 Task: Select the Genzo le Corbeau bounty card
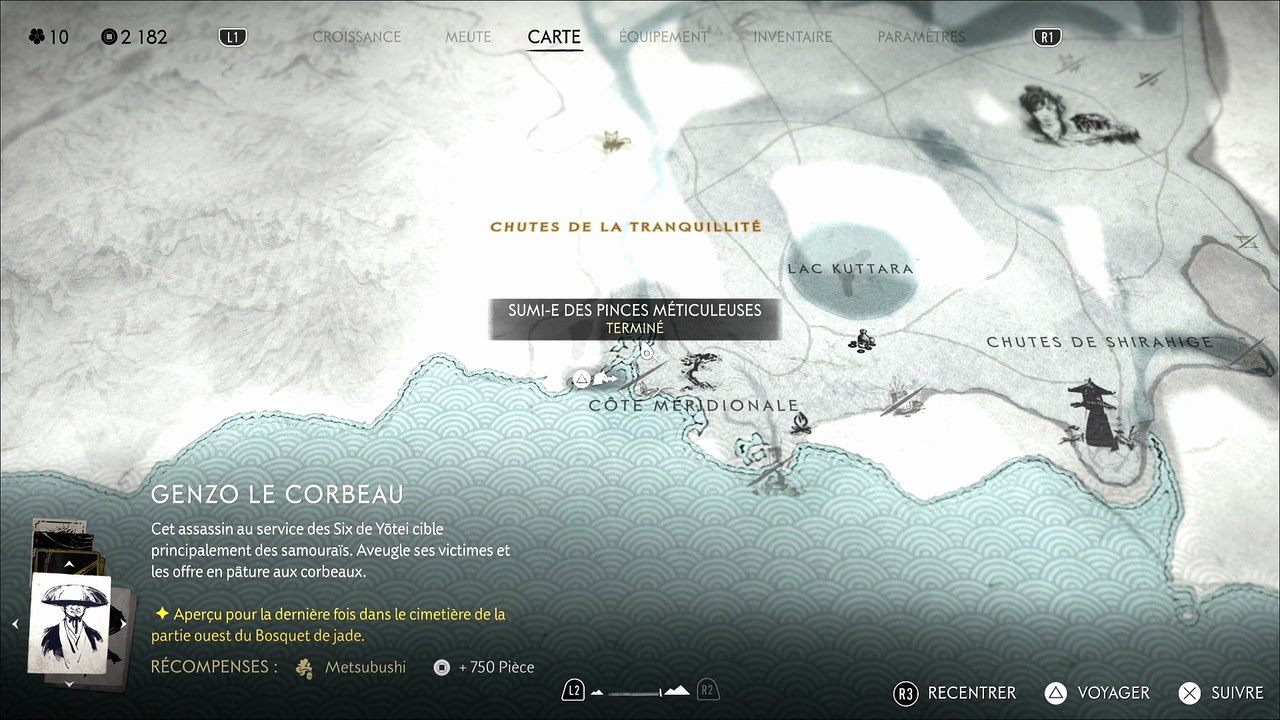[x=69, y=623]
